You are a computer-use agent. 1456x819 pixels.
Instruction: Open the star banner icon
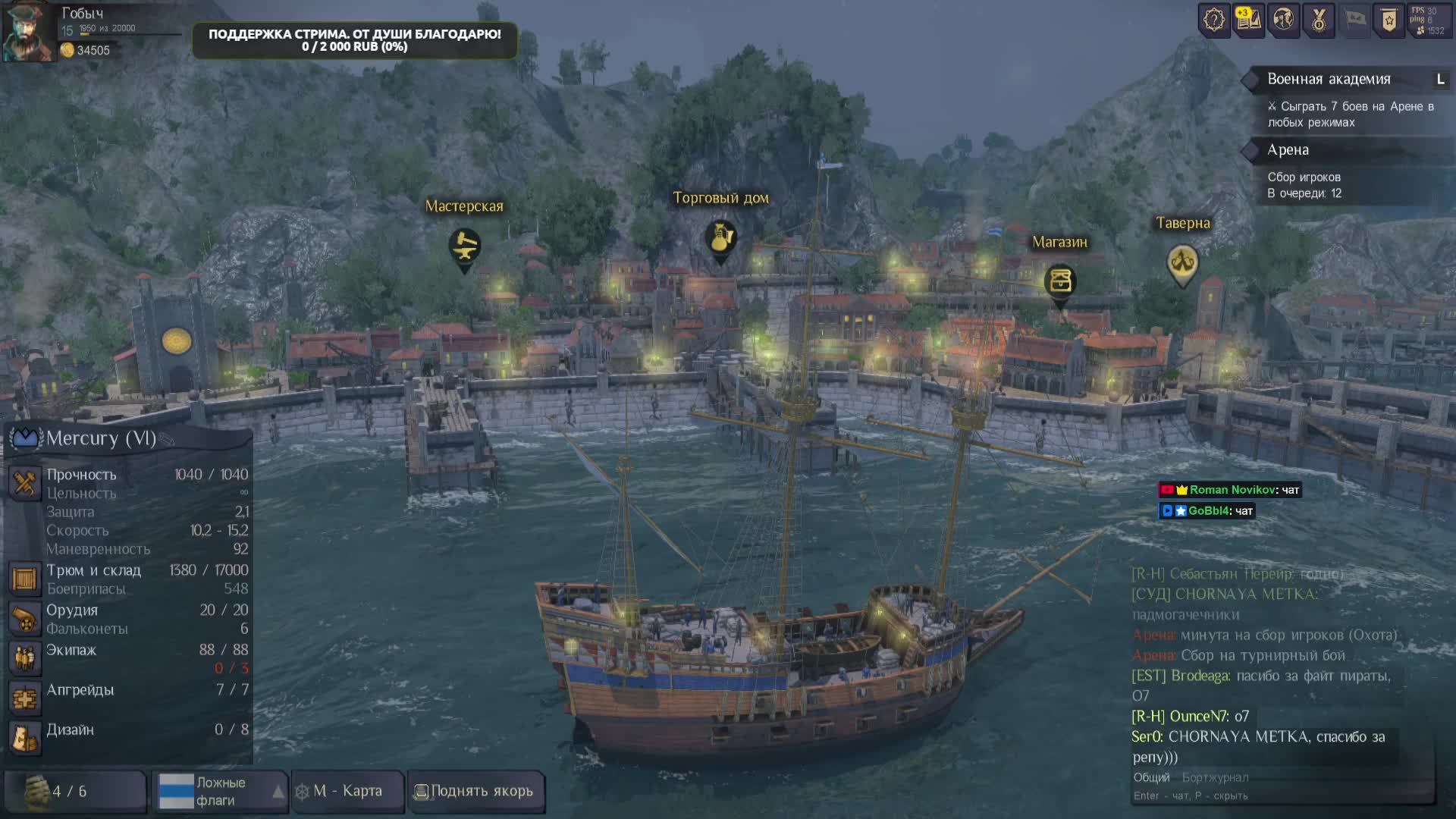point(1389,20)
